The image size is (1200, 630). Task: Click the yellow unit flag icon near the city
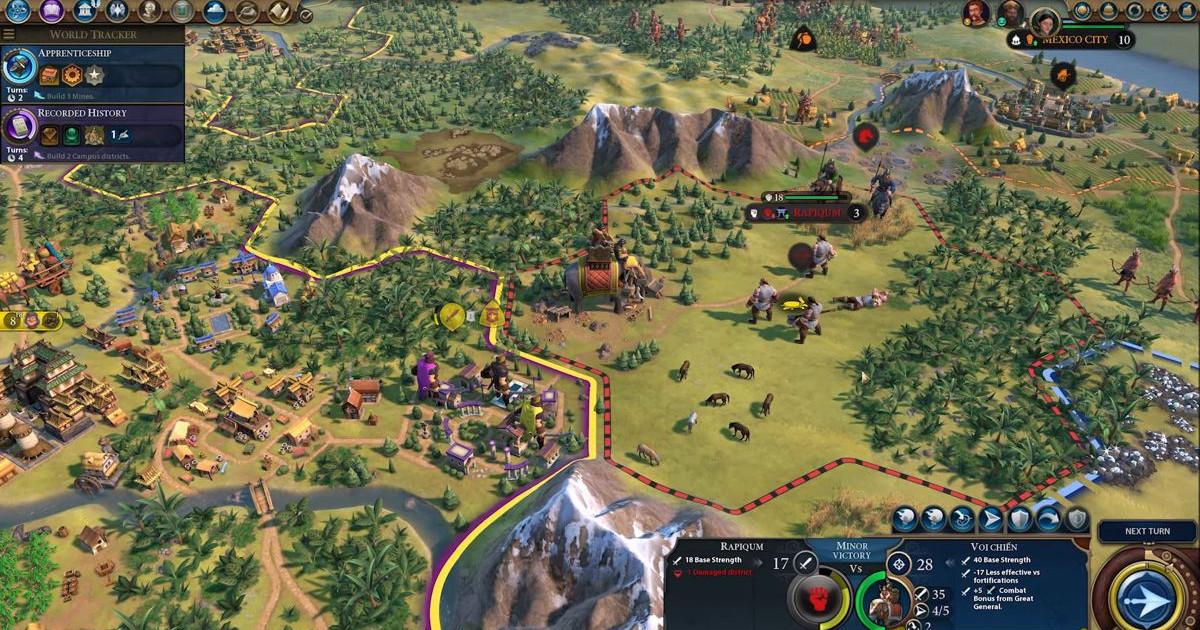451,316
